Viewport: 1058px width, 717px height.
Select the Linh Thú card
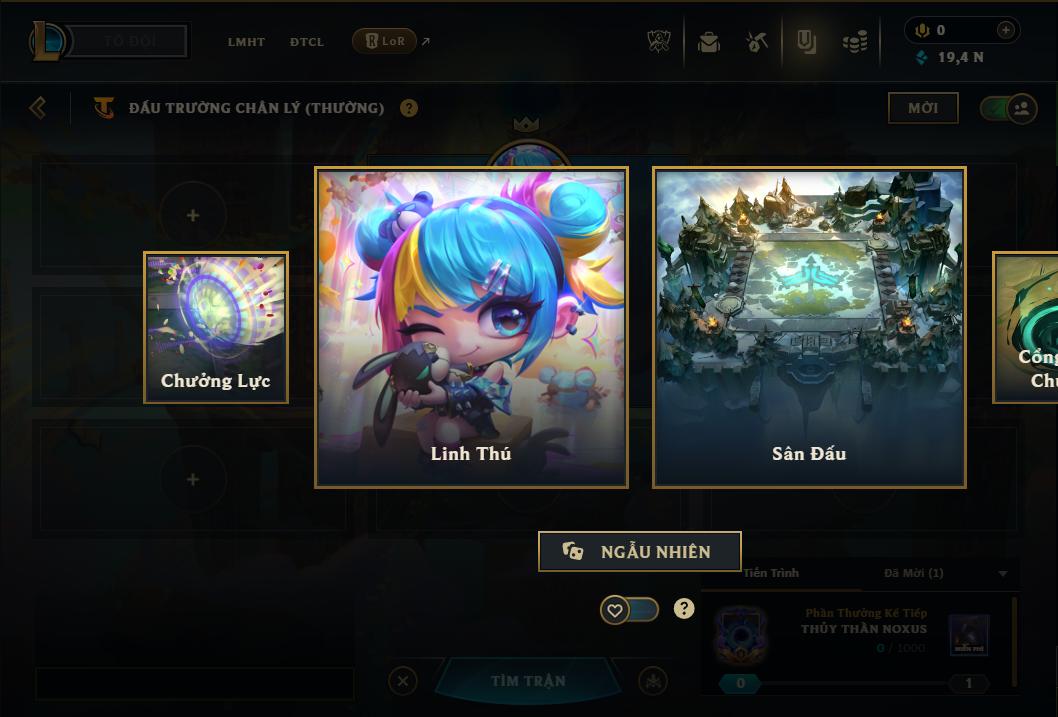tap(471, 327)
